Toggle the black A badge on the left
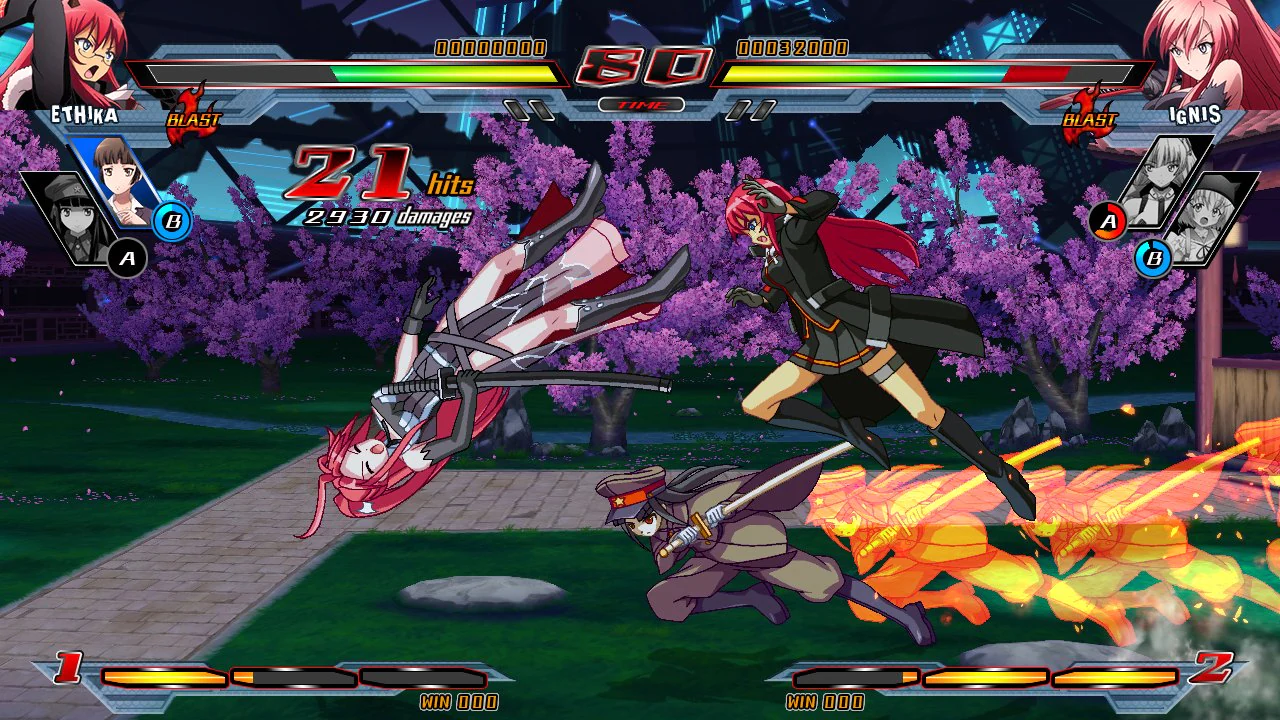The width and height of the screenshot is (1280, 720). (x=128, y=258)
